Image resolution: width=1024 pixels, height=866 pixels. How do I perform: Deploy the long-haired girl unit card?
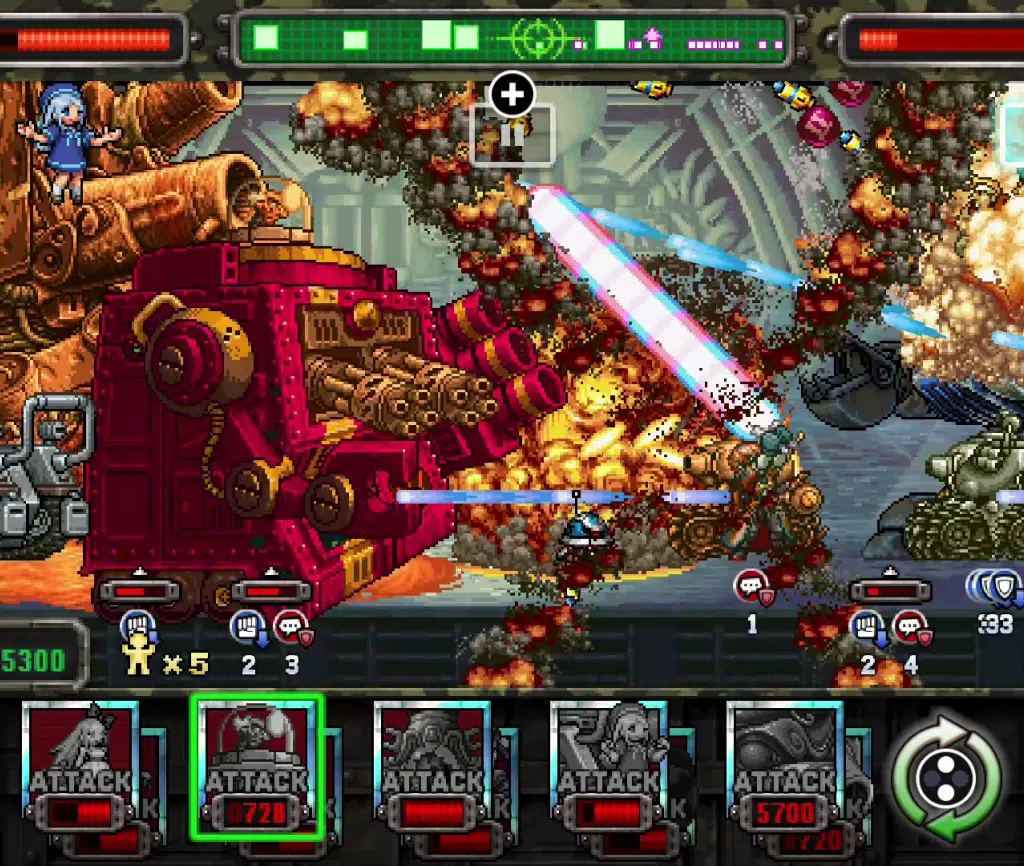click(x=80, y=766)
